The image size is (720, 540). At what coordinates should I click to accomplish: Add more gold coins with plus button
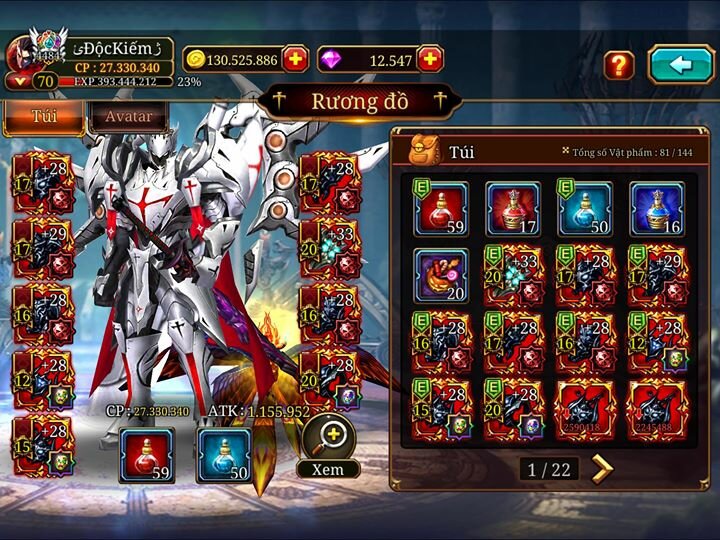295,59
